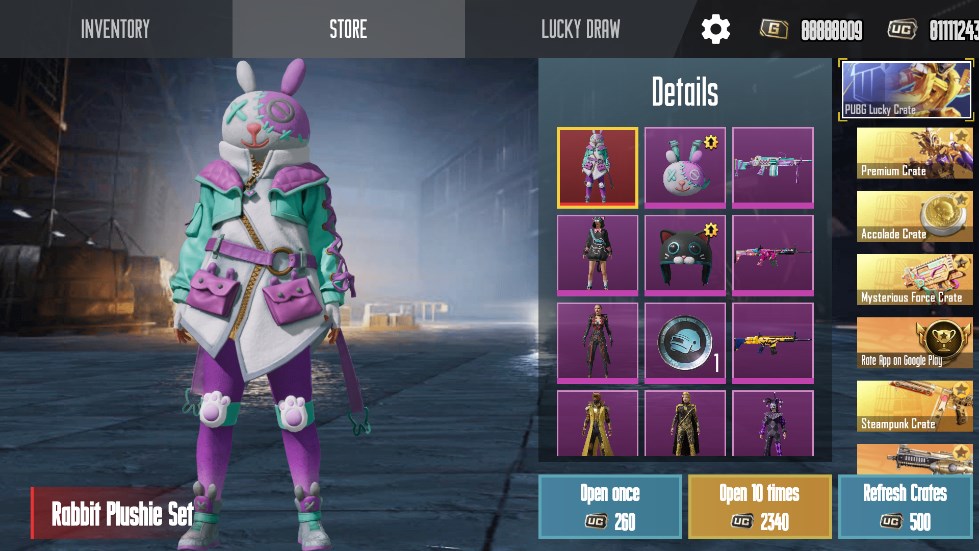This screenshot has width=979, height=551.
Task: Select the Rabbit Plushie Set item tile
Action: tap(597, 168)
